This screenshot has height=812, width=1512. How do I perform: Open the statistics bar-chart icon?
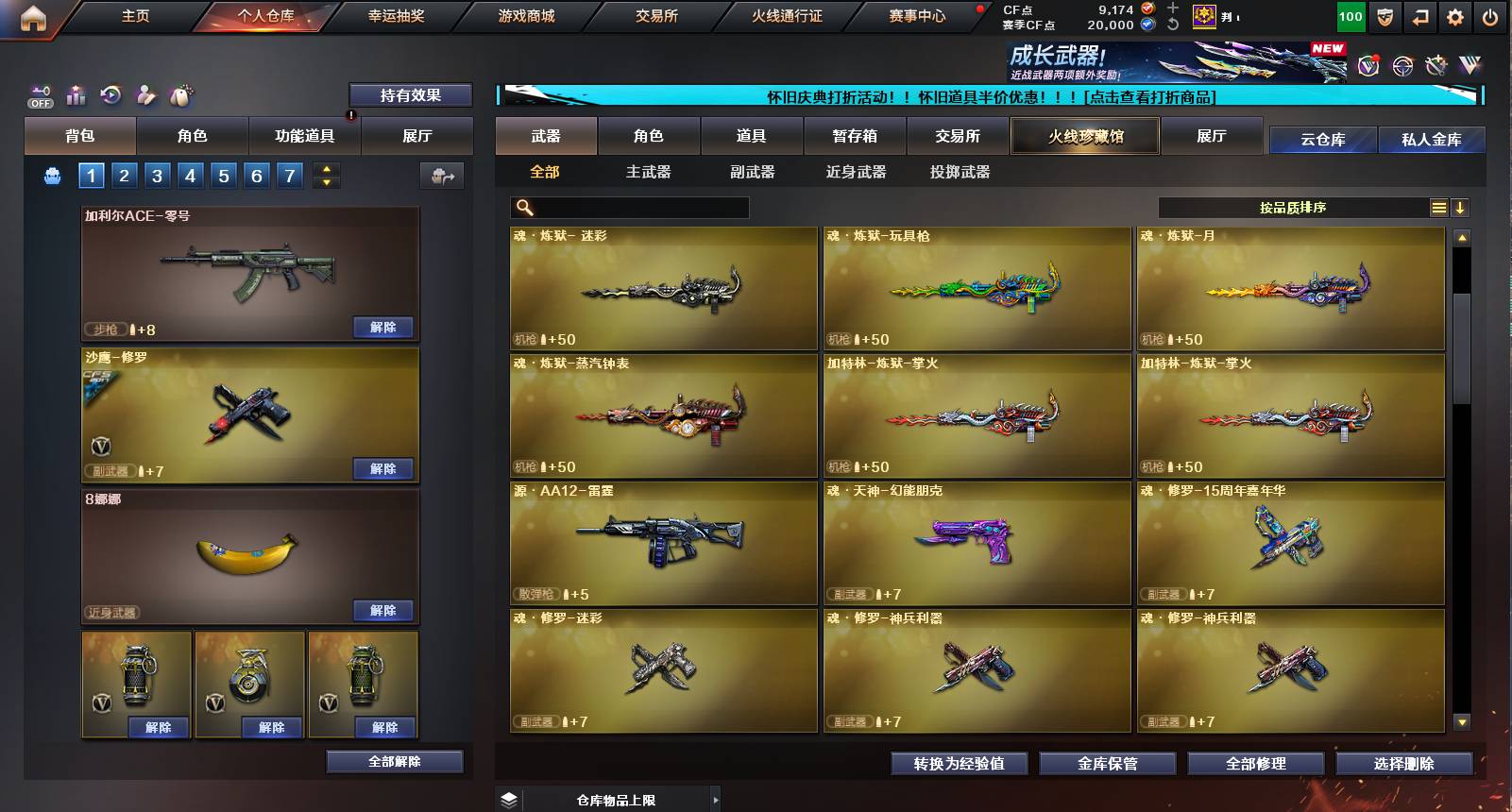[x=76, y=94]
